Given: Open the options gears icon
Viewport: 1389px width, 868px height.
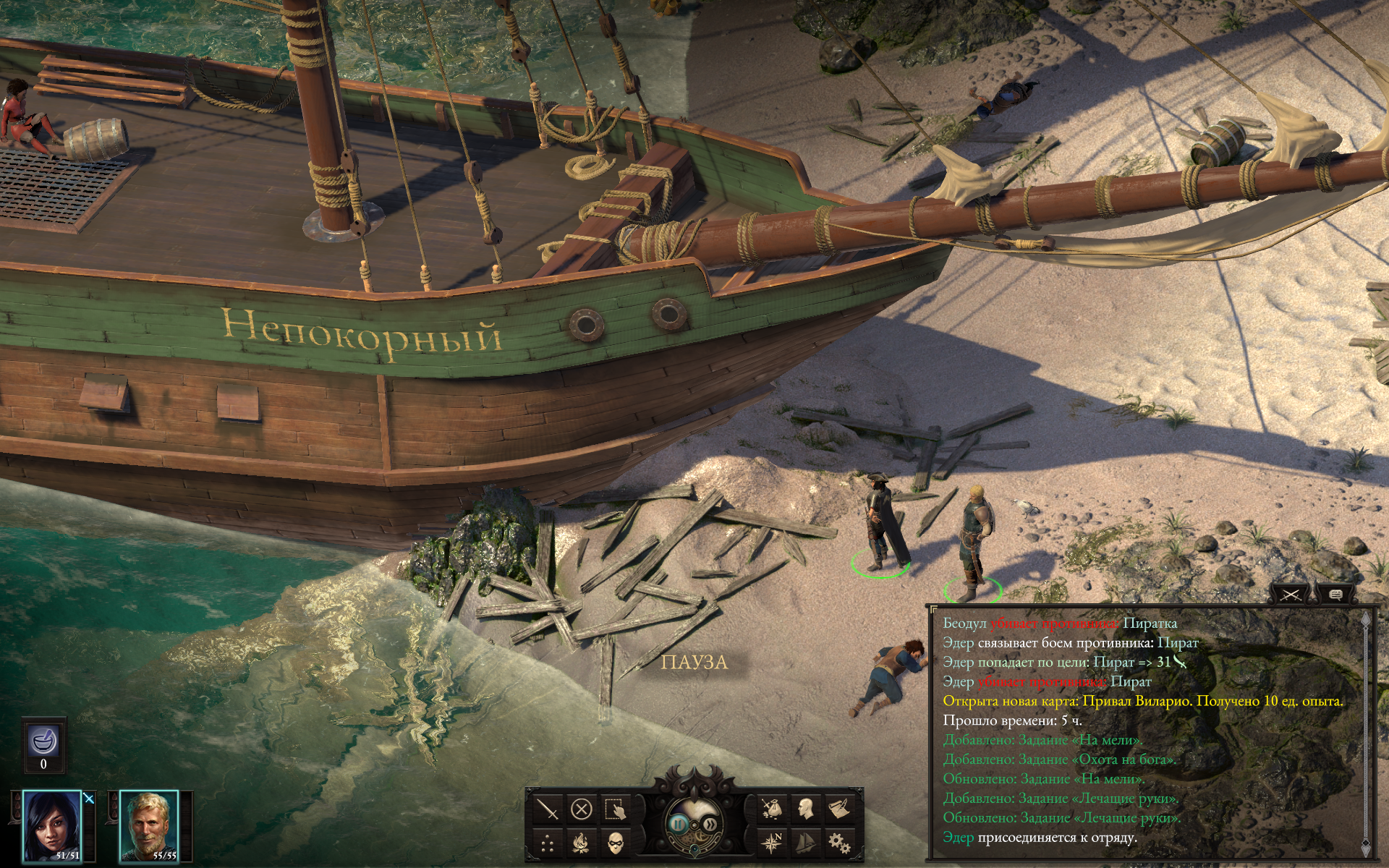Looking at the screenshot, I should pyautogui.click(x=839, y=843).
